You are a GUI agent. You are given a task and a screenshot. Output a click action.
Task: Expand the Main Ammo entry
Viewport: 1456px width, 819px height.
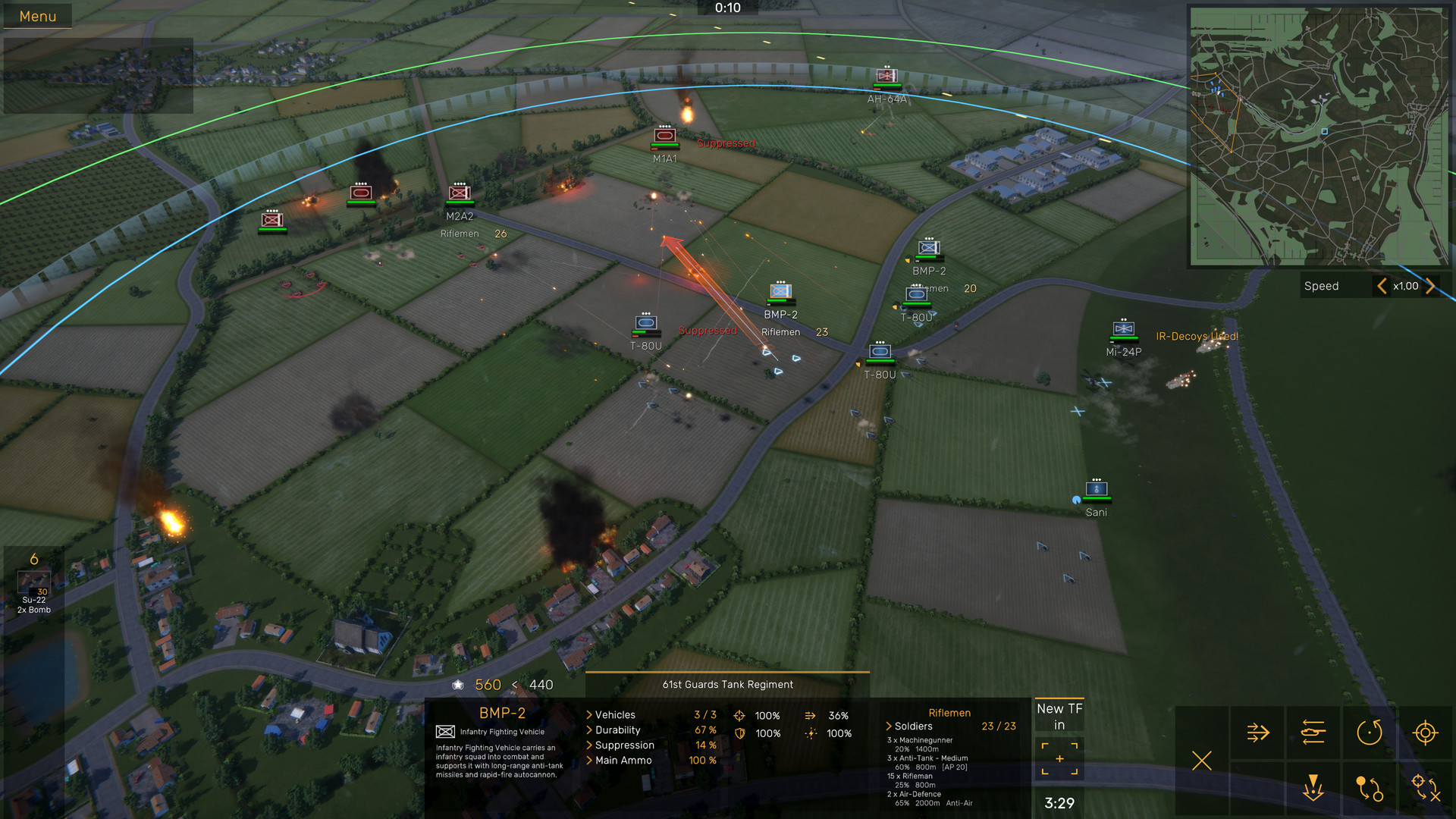click(x=588, y=760)
